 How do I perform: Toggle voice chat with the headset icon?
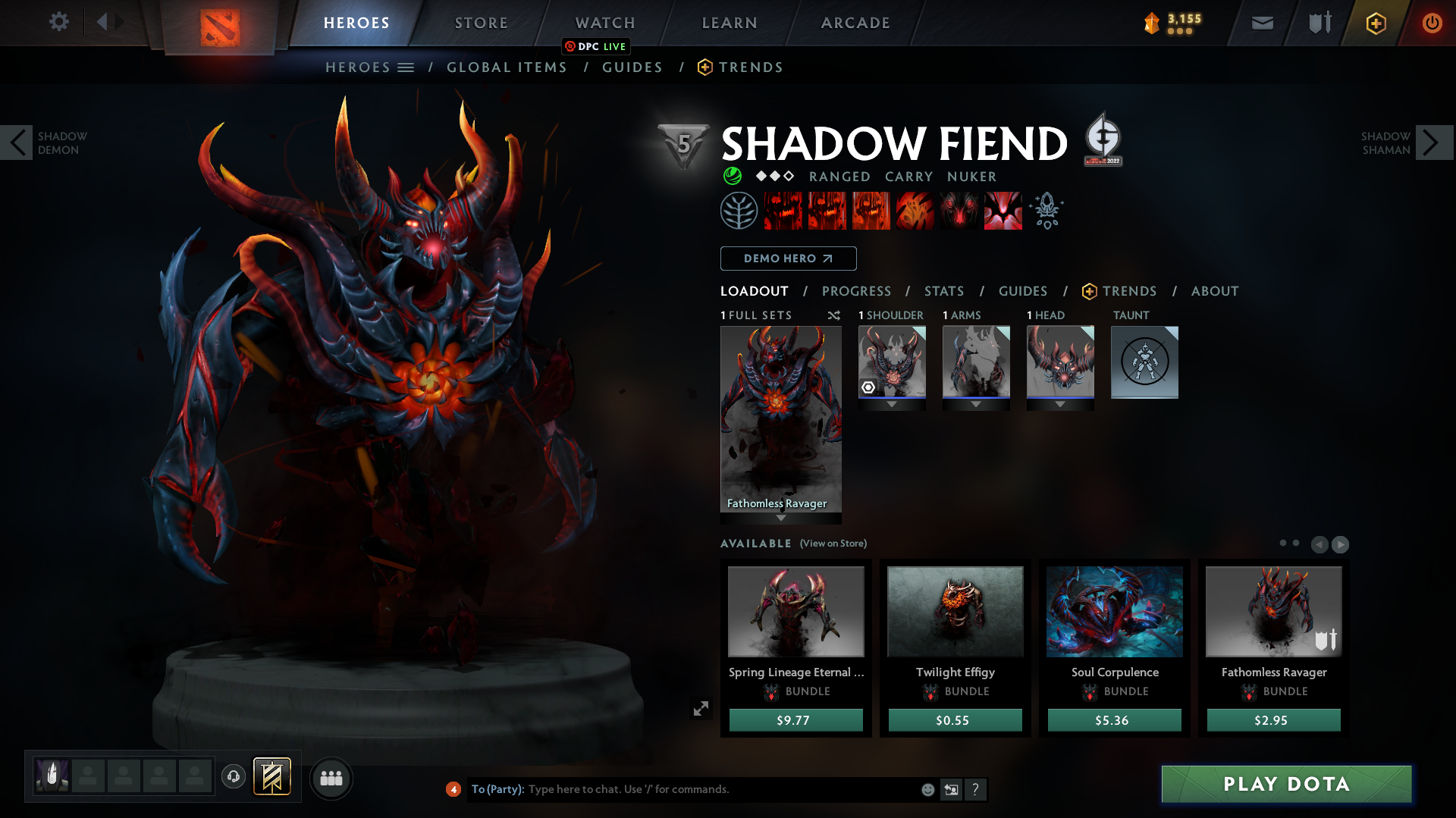point(233,777)
